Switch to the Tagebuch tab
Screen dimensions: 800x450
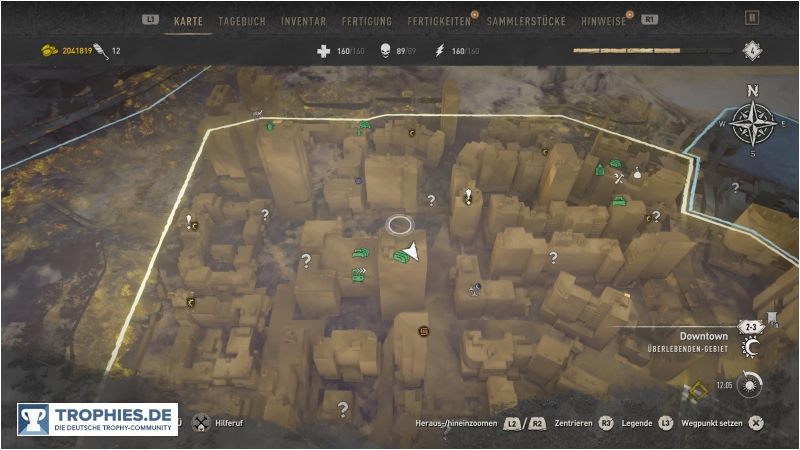click(x=240, y=20)
